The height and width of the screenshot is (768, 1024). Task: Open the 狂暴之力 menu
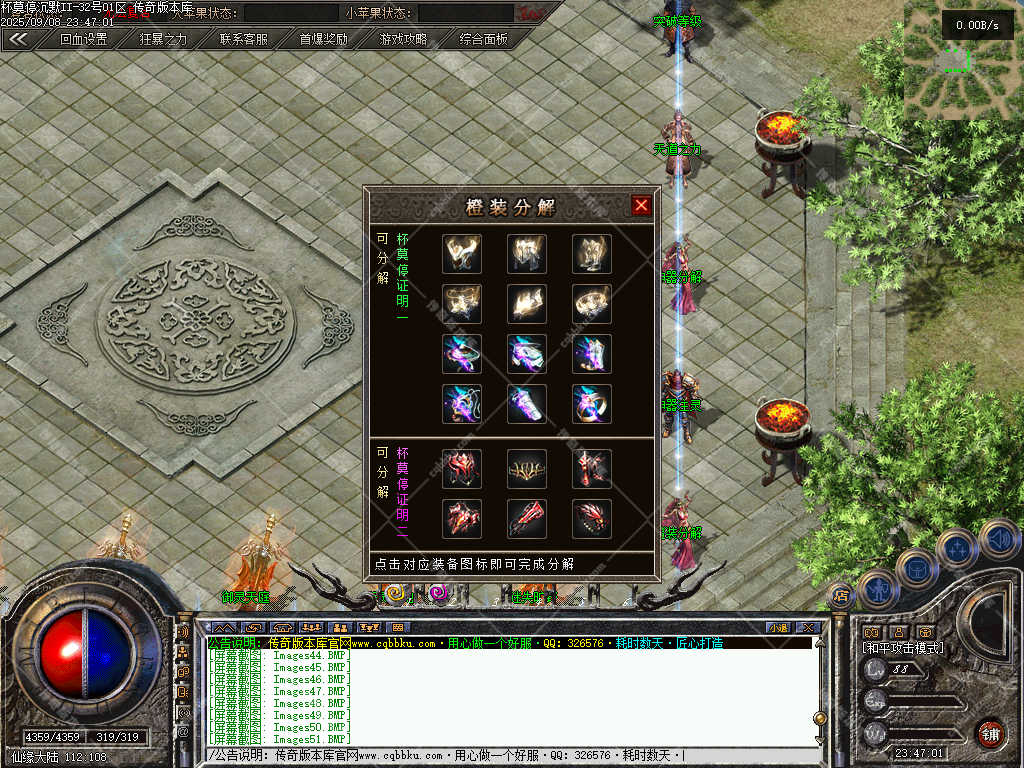click(163, 40)
